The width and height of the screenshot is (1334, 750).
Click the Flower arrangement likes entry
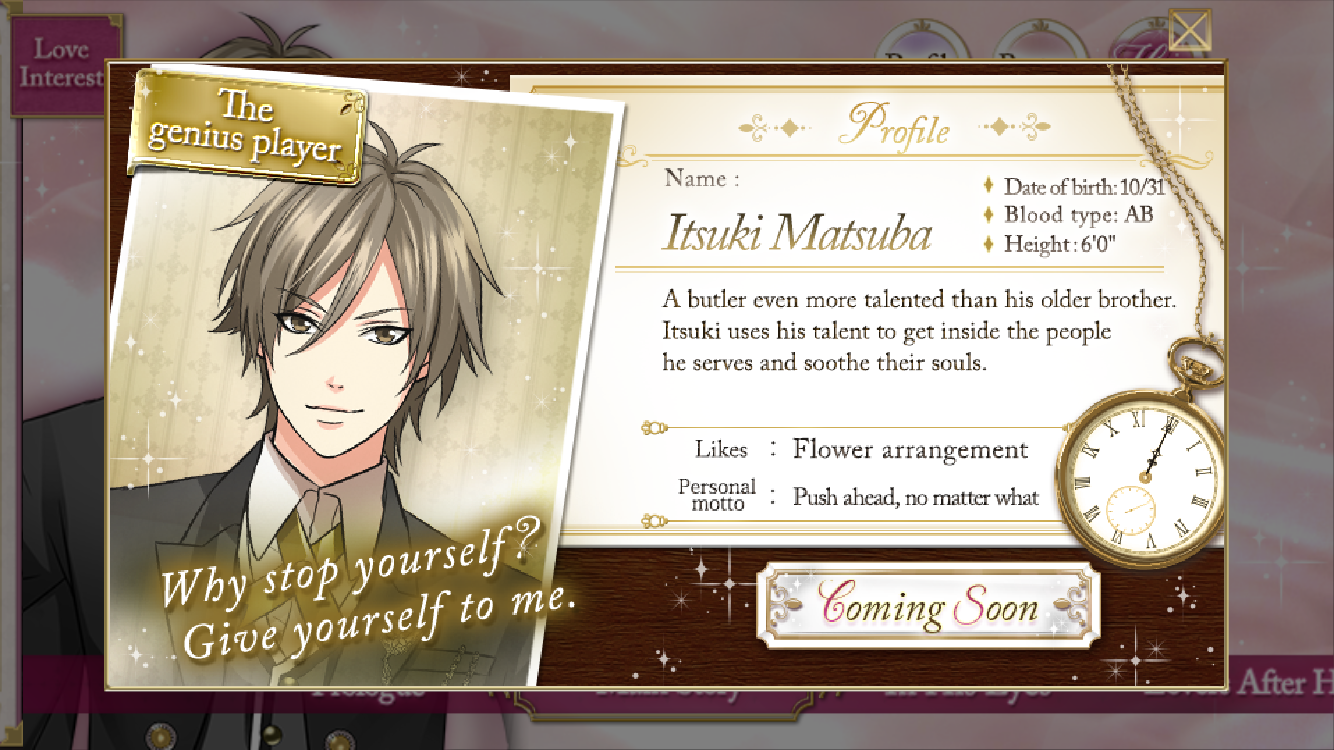pyautogui.click(x=908, y=450)
